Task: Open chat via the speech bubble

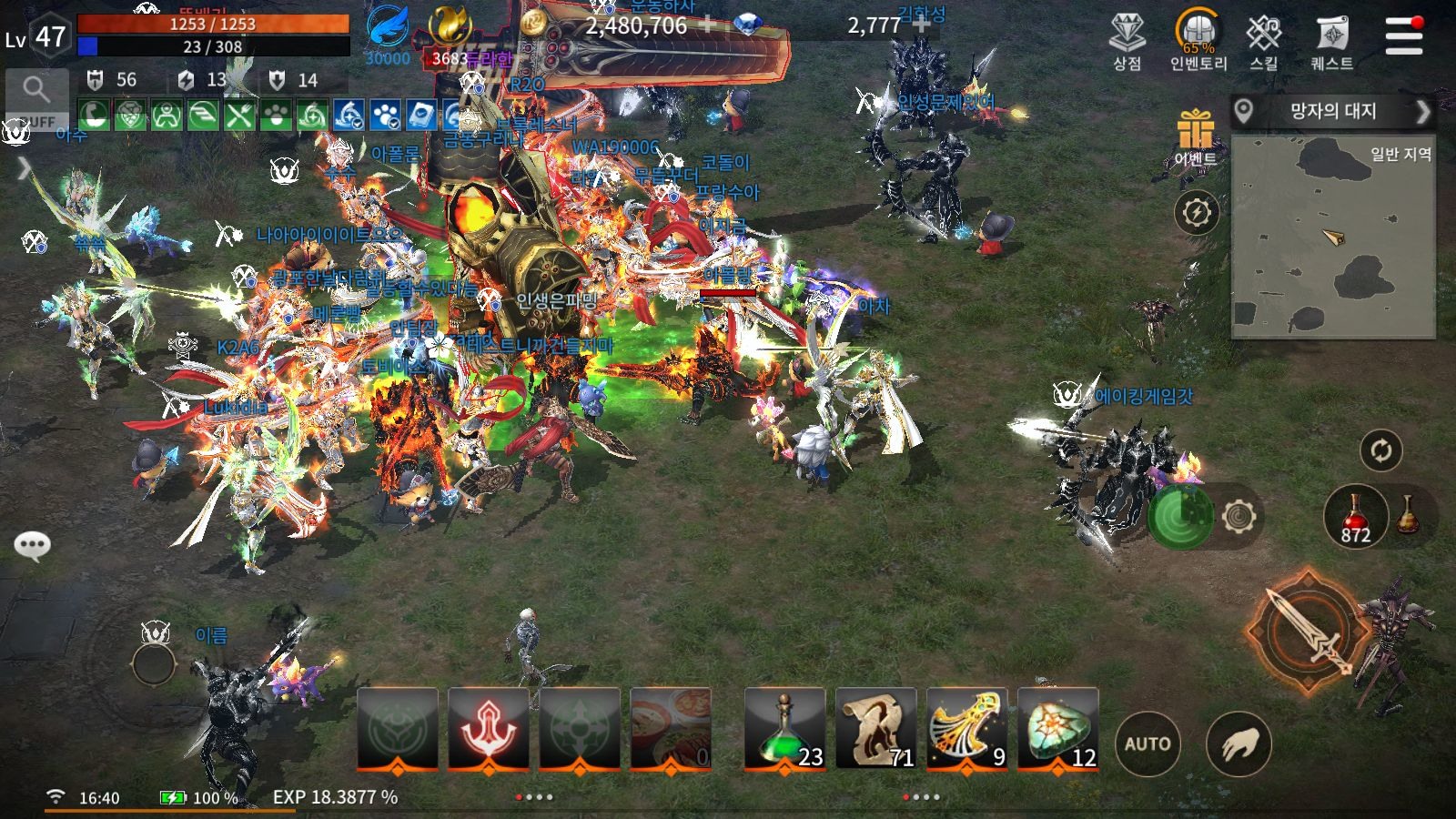Action: point(34,545)
